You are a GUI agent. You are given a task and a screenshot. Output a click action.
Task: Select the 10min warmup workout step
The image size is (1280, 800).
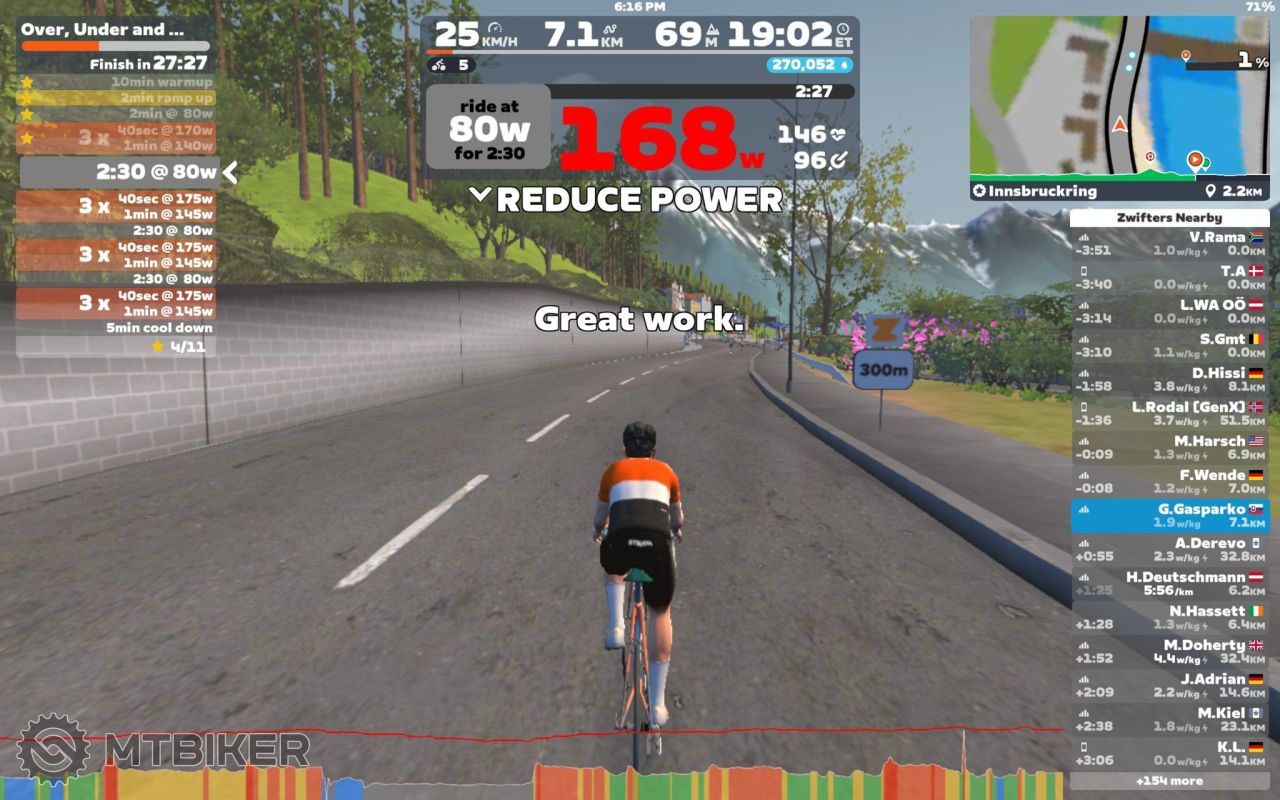point(116,82)
